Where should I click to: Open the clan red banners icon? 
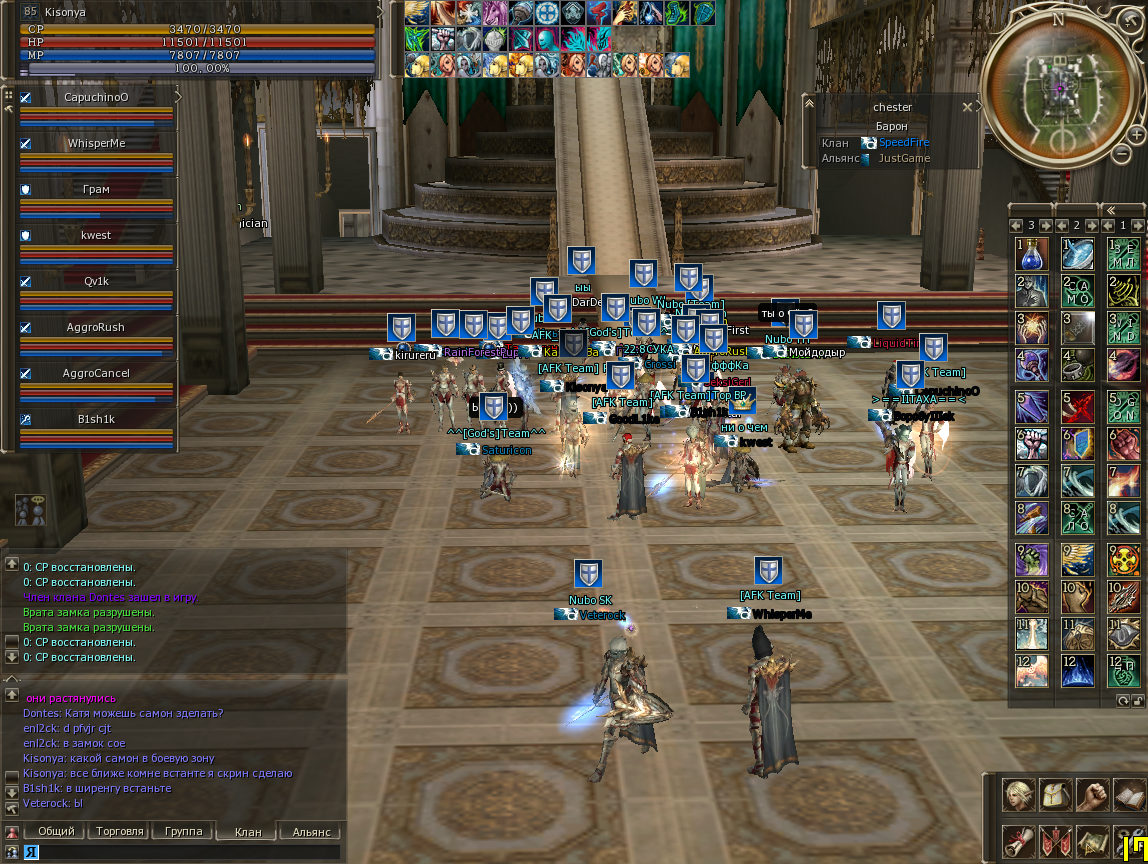tap(1056, 840)
